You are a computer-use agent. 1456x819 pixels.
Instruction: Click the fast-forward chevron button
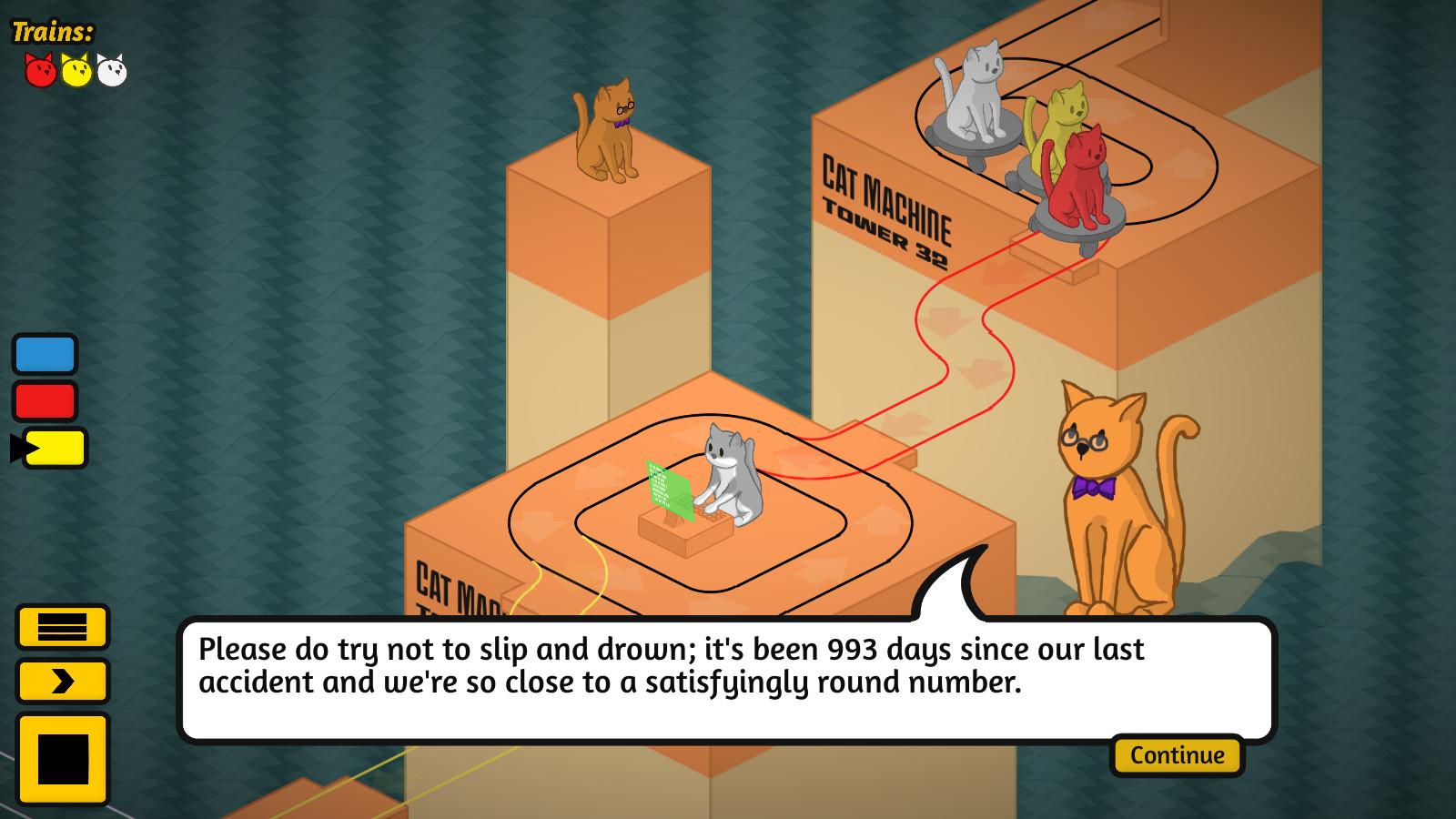(63, 681)
